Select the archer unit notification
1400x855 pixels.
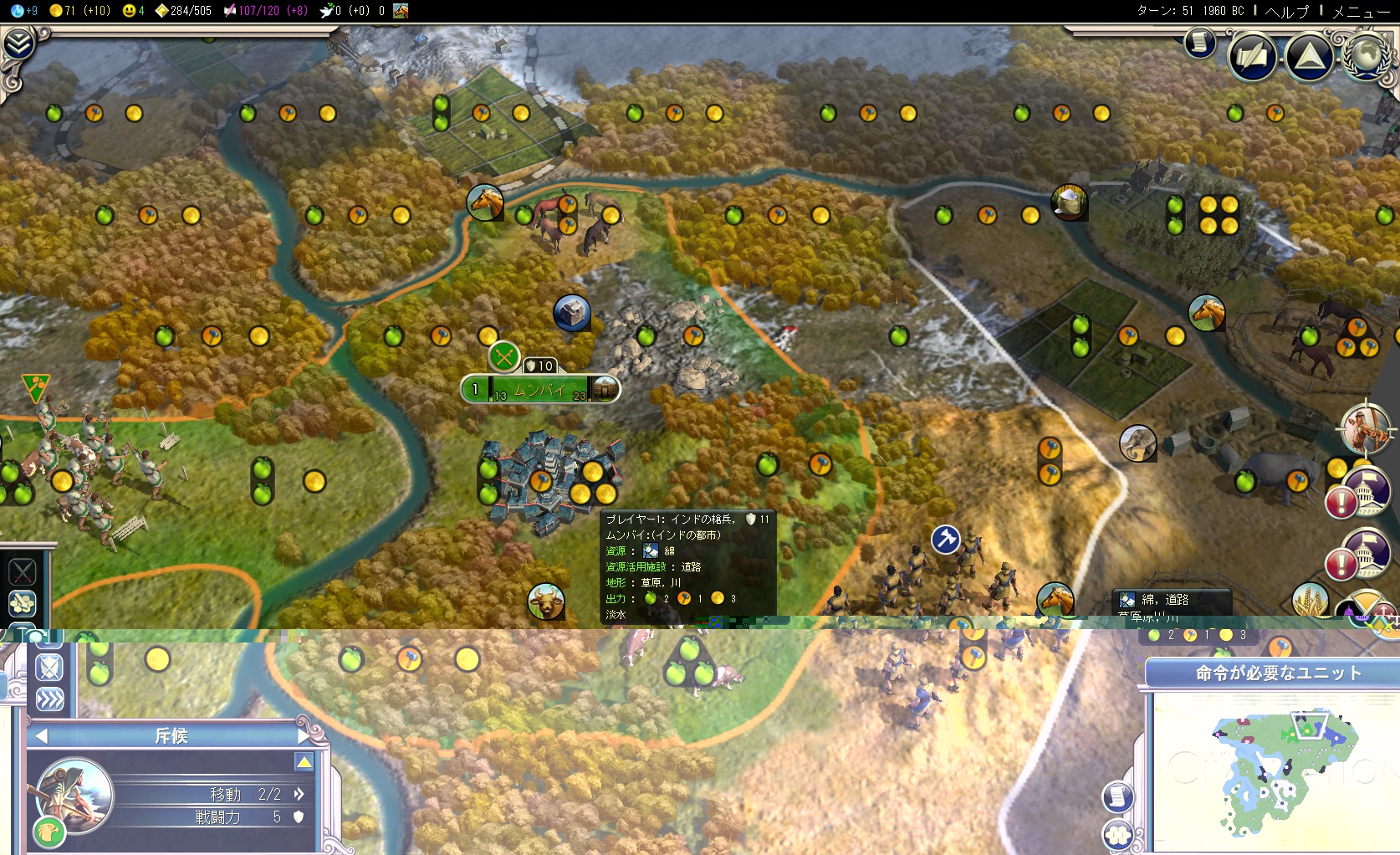click(x=1365, y=428)
